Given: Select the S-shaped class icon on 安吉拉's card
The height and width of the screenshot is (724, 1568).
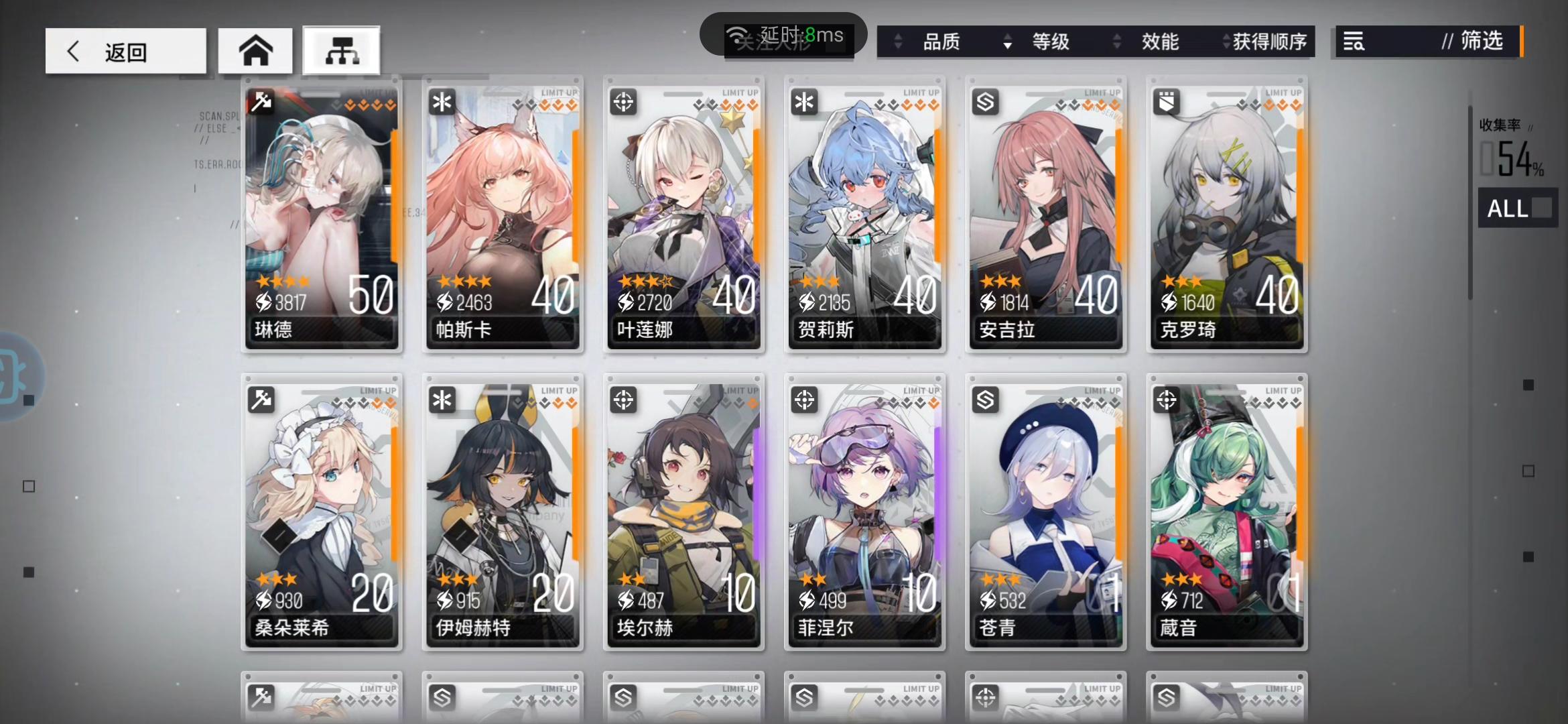Looking at the screenshot, I should tap(985, 103).
